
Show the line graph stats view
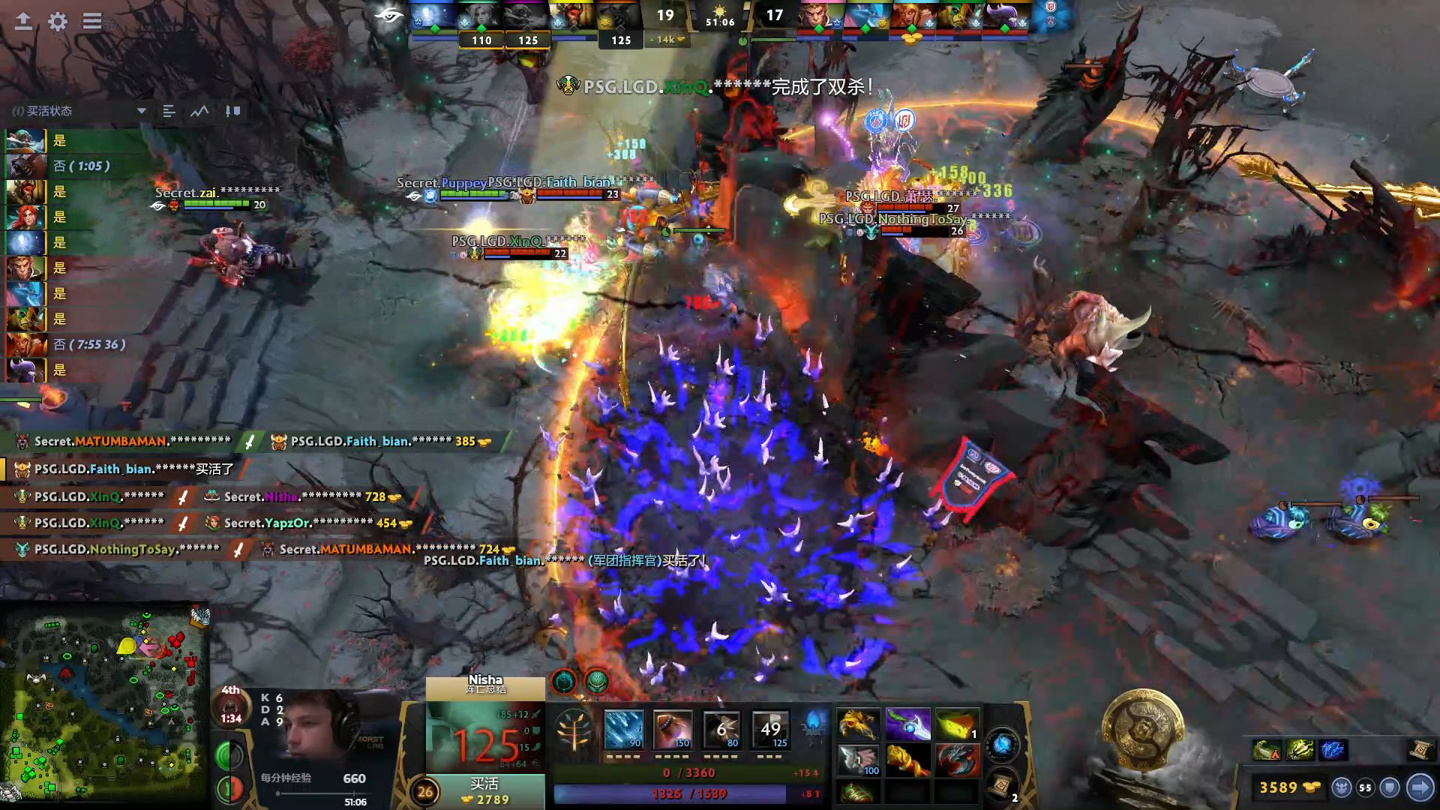[x=200, y=111]
